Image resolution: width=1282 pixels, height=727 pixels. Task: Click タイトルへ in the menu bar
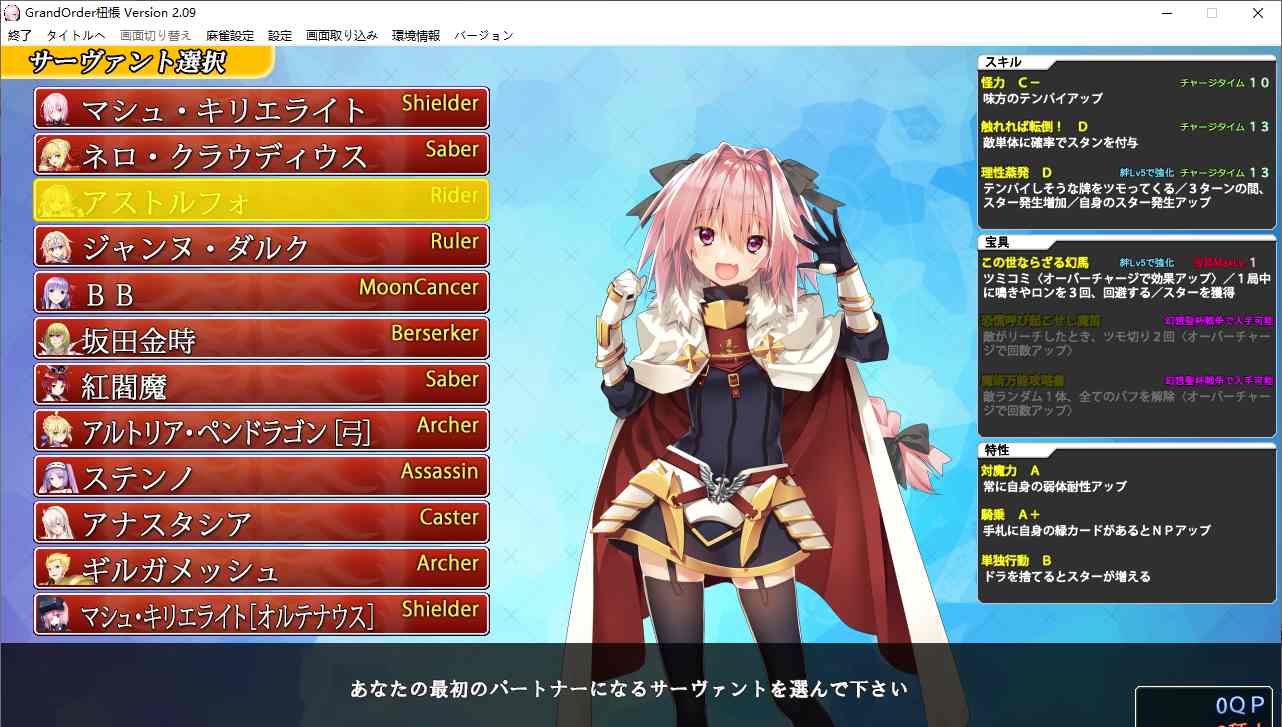(77, 34)
